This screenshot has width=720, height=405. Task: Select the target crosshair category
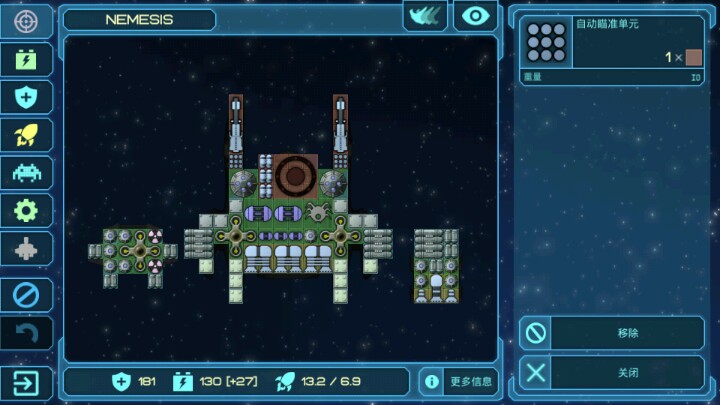pos(26,21)
